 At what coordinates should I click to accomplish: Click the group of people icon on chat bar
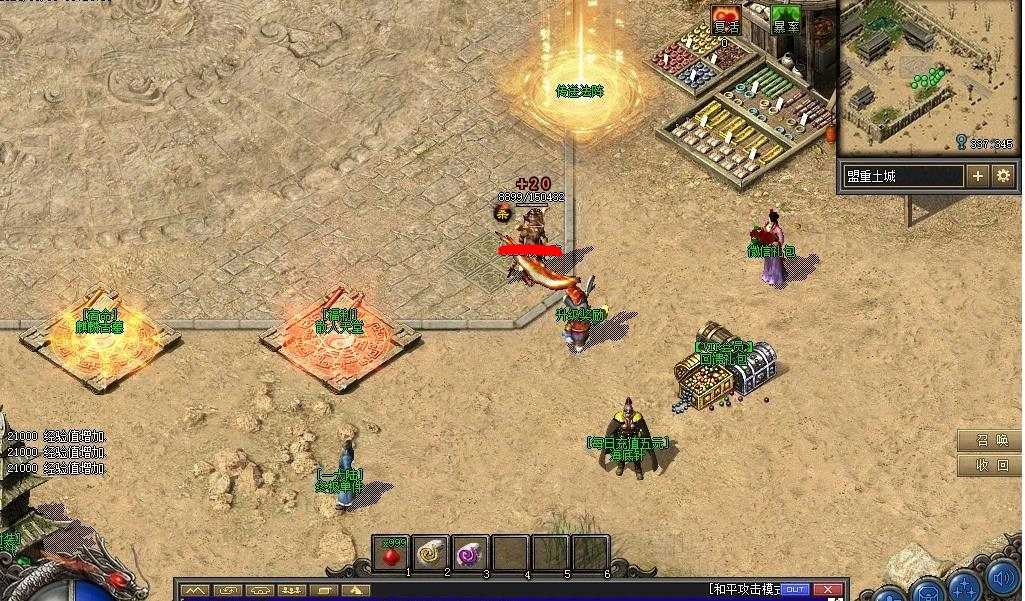pos(293,590)
